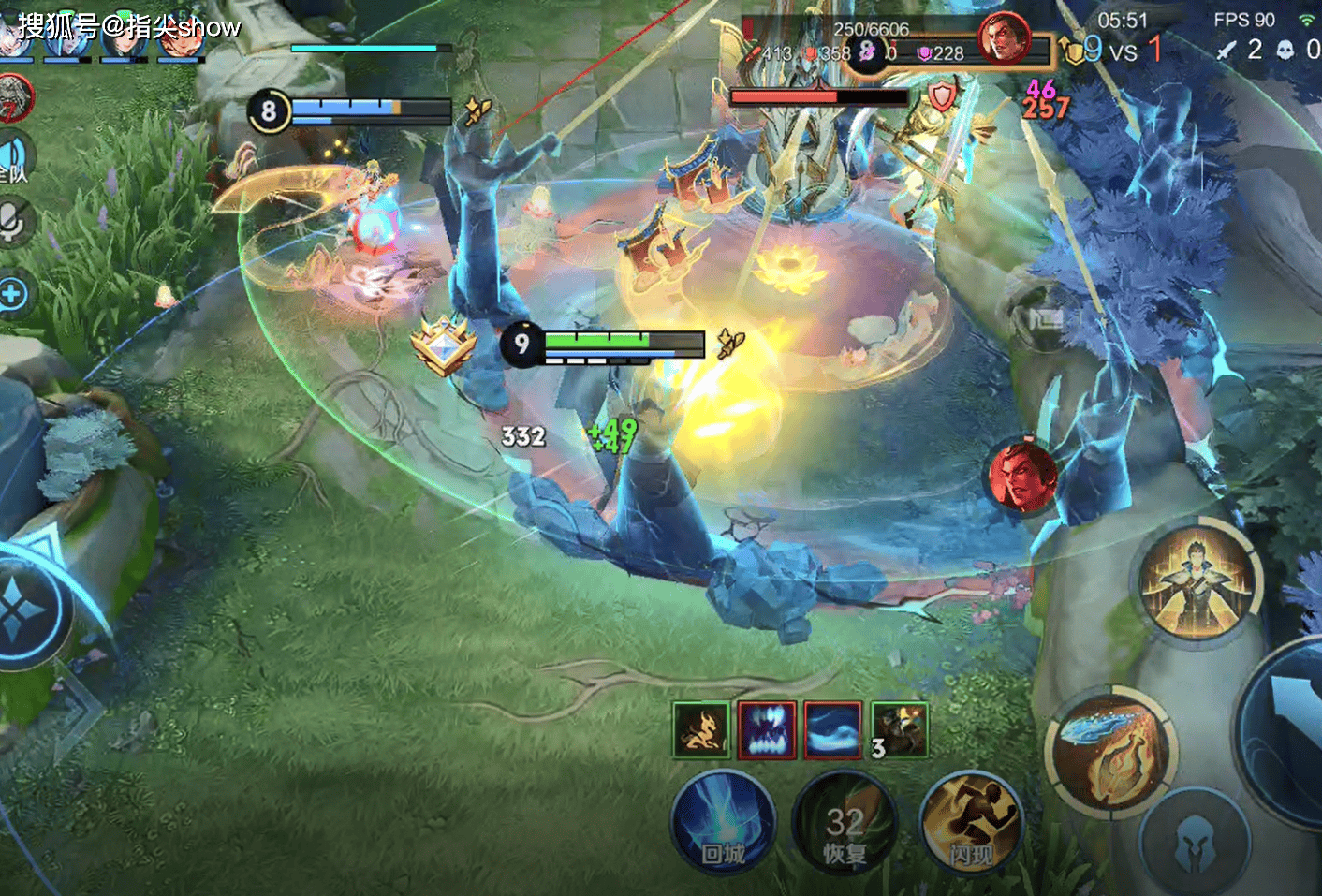Toggle the 全队 team speaker
This screenshot has height=896, width=1322.
pyautogui.click(x=15, y=157)
